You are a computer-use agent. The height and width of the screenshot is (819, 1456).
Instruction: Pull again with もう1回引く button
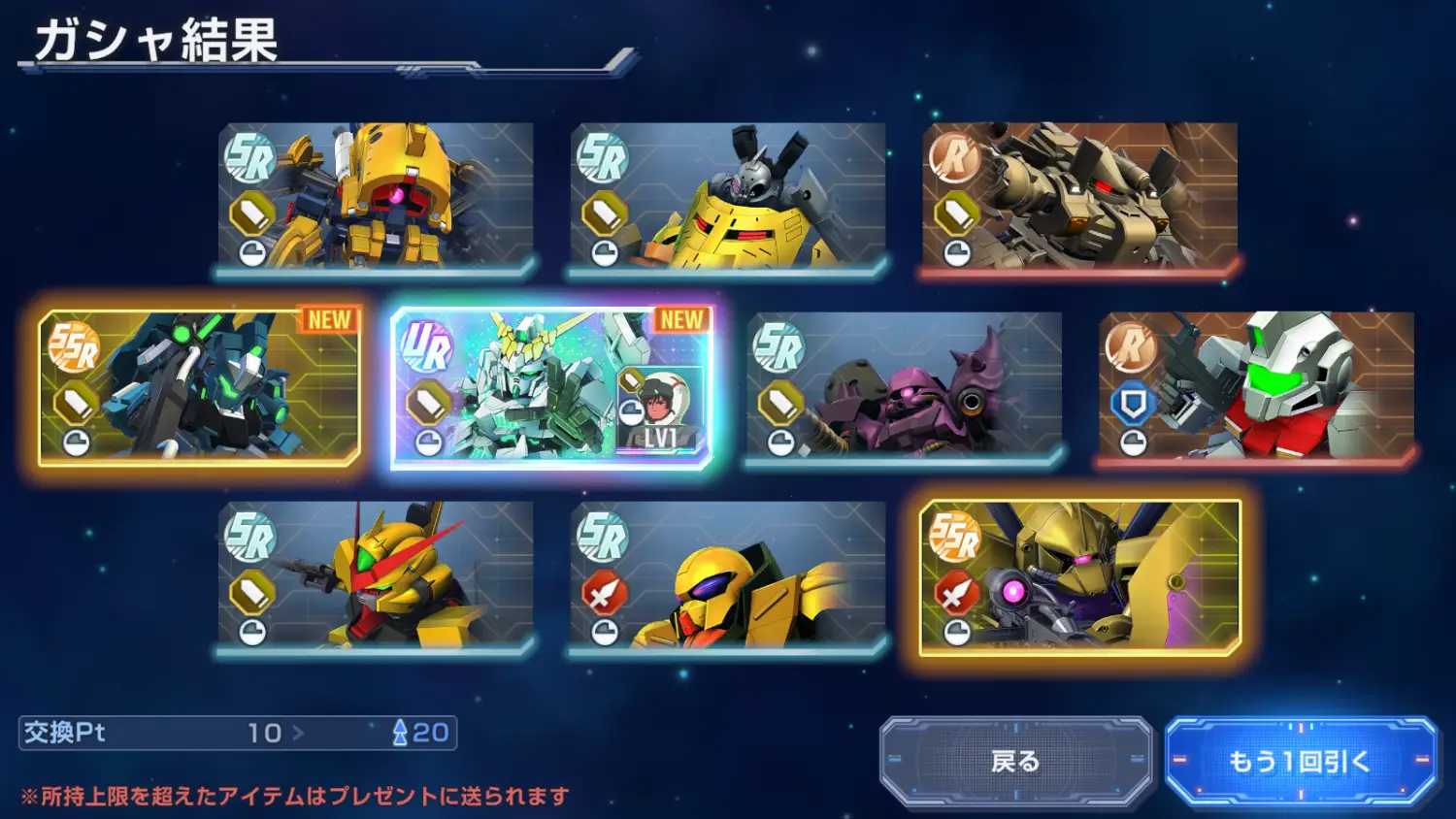coord(1300,761)
